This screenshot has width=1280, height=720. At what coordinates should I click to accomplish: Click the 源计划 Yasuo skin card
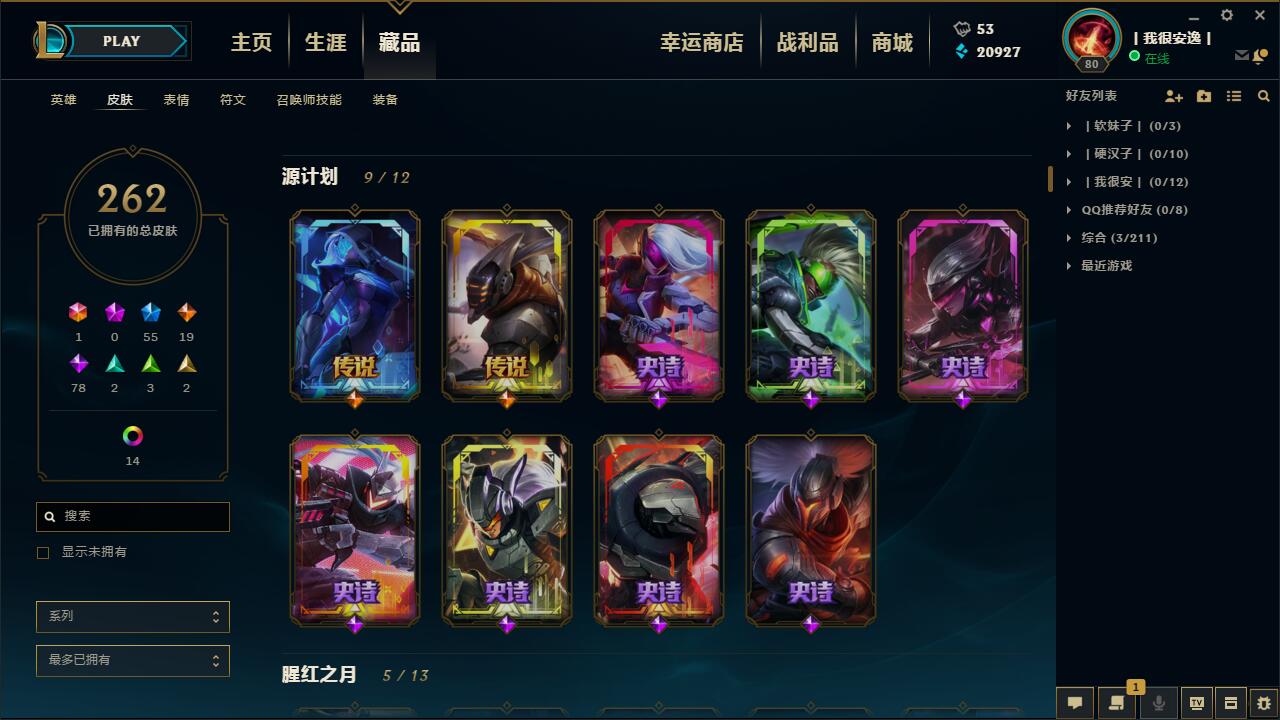(810, 530)
